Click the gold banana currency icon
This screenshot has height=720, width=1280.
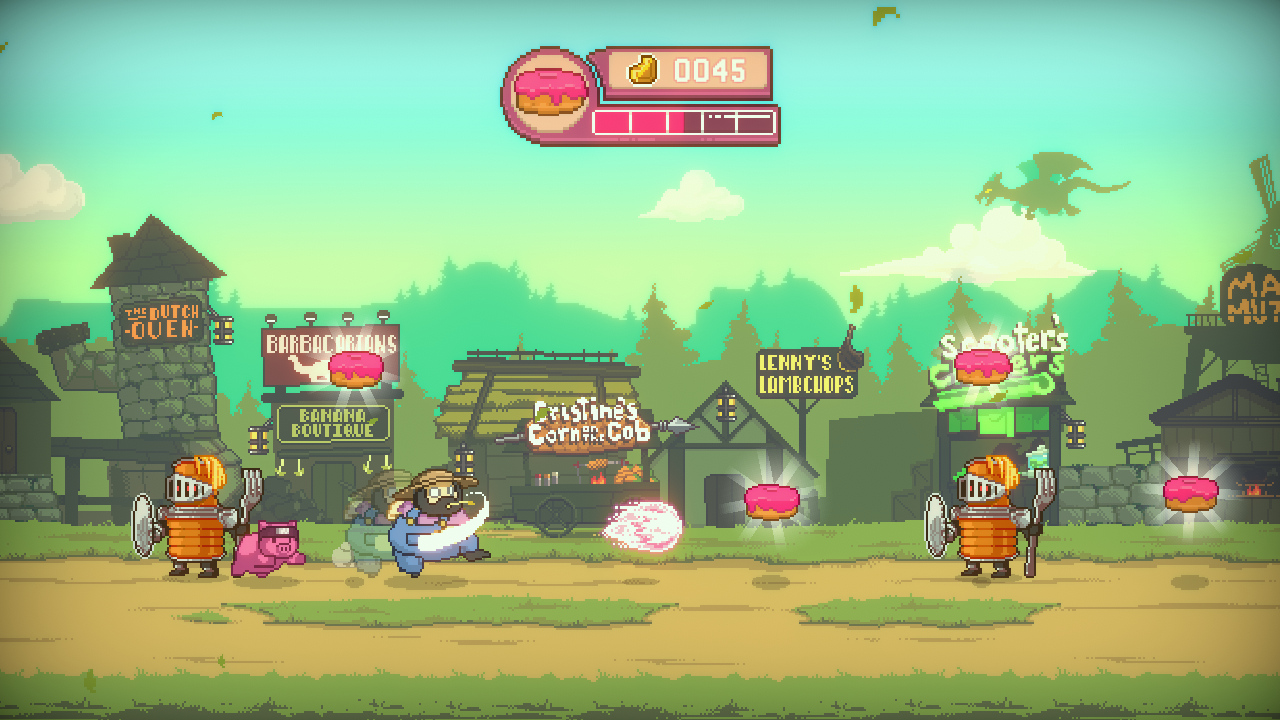click(641, 68)
